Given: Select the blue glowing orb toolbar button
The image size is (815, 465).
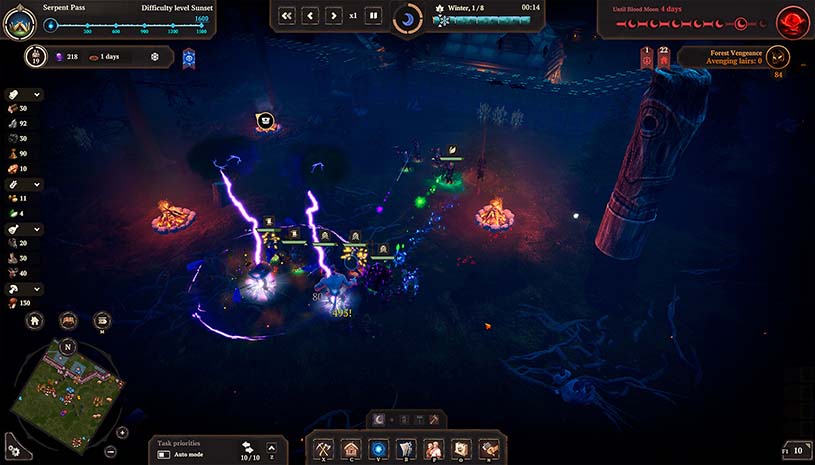Looking at the screenshot, I should pos(378,449).
